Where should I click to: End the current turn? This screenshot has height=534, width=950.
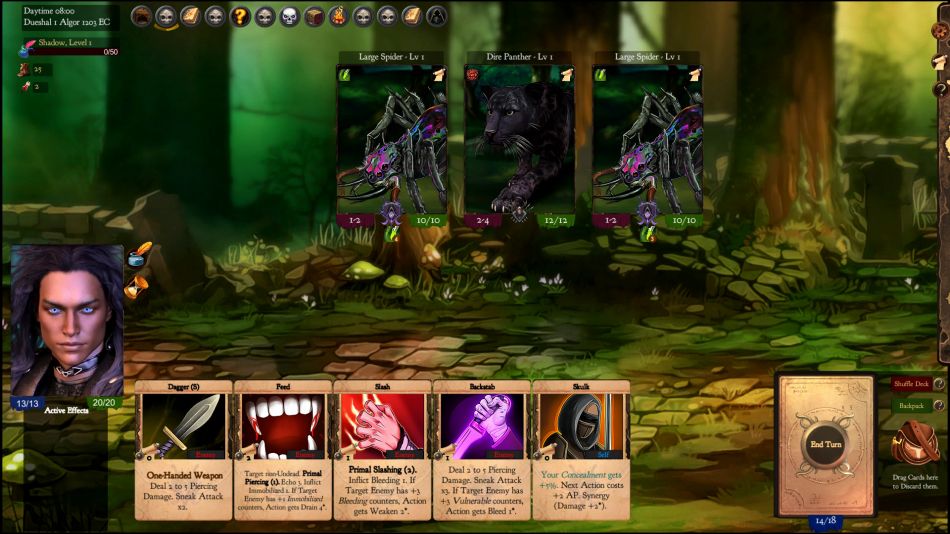pos(826,443)
